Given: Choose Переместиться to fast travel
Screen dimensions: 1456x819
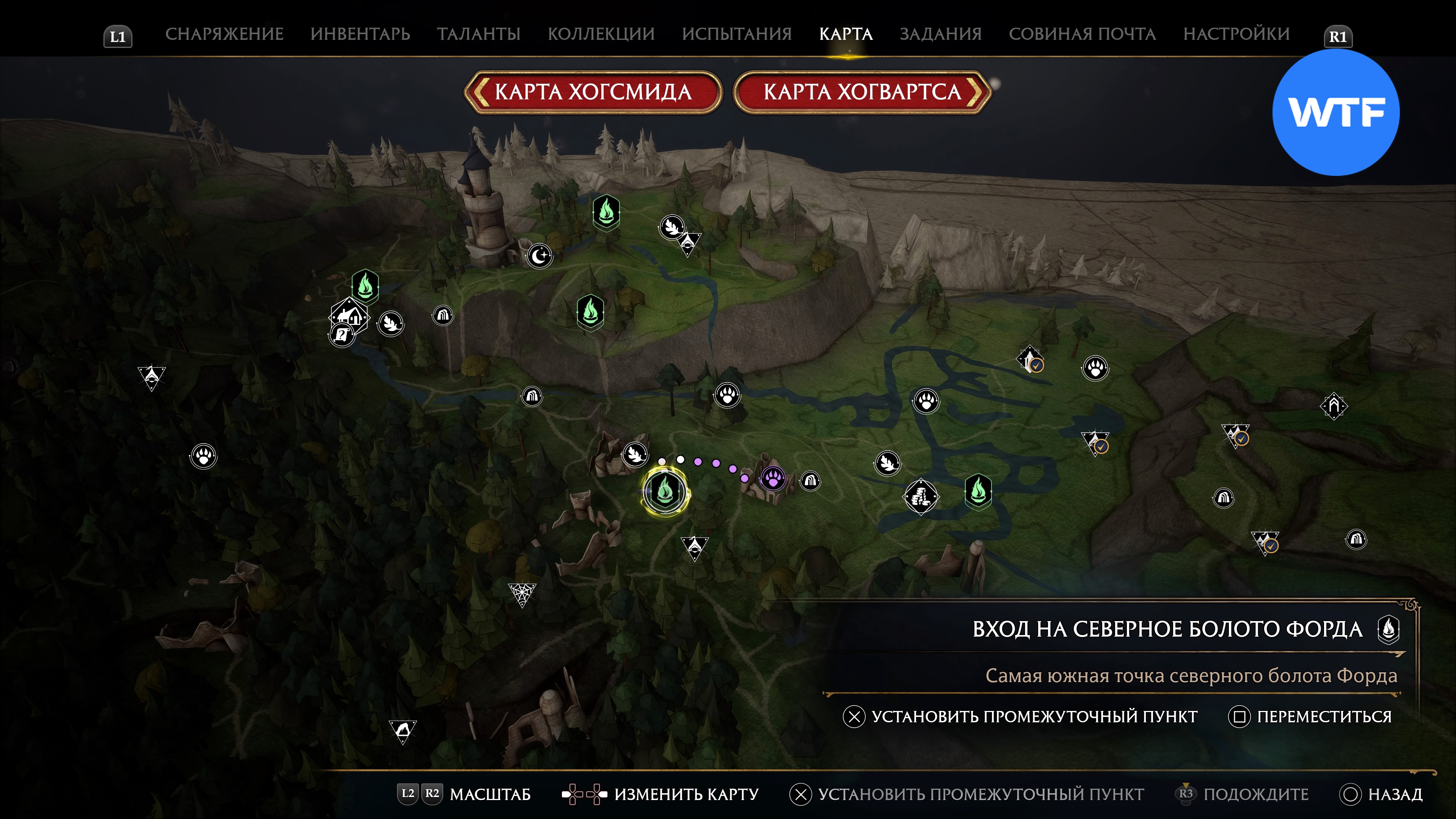Looking at the screenshot, I should [1310, 716].
